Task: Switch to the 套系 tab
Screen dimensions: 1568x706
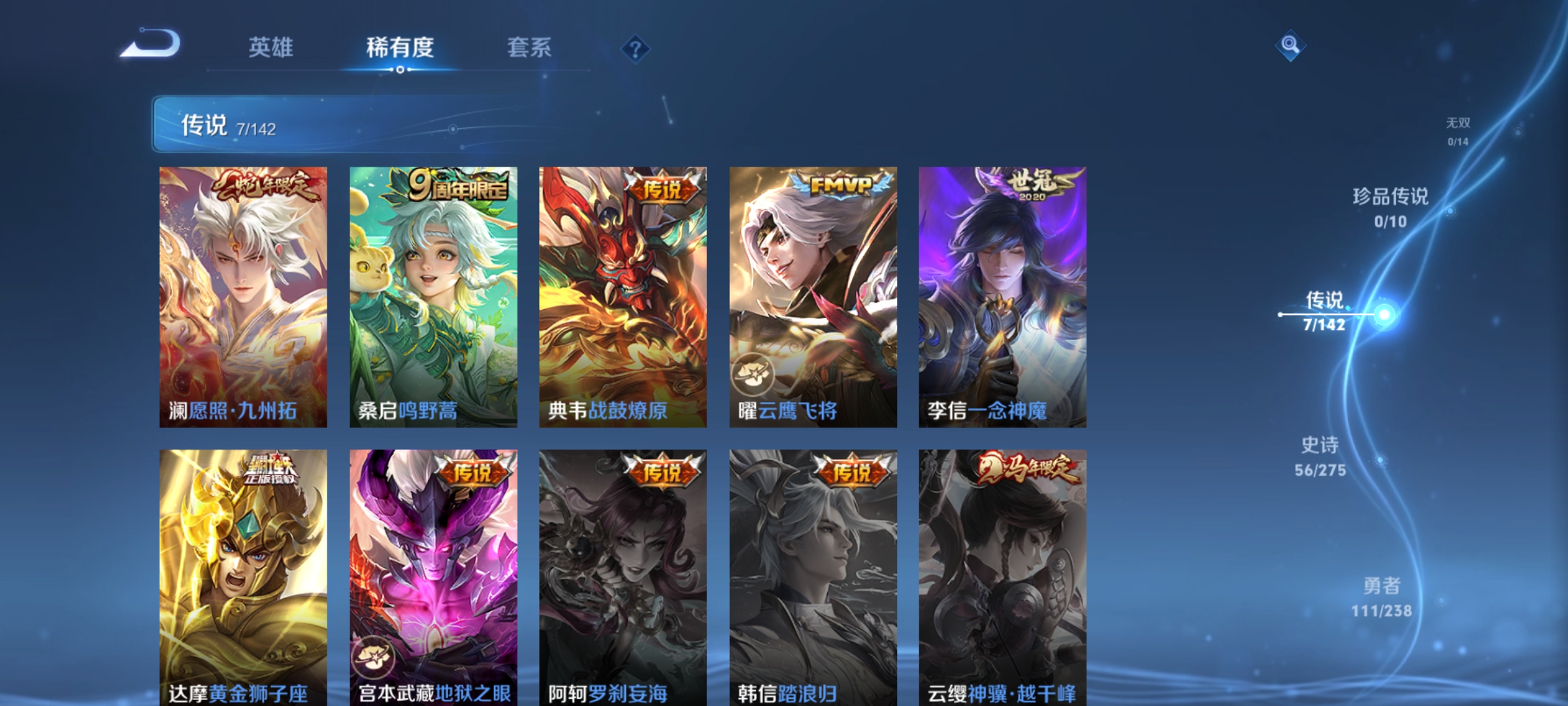Action: [529, 47]
